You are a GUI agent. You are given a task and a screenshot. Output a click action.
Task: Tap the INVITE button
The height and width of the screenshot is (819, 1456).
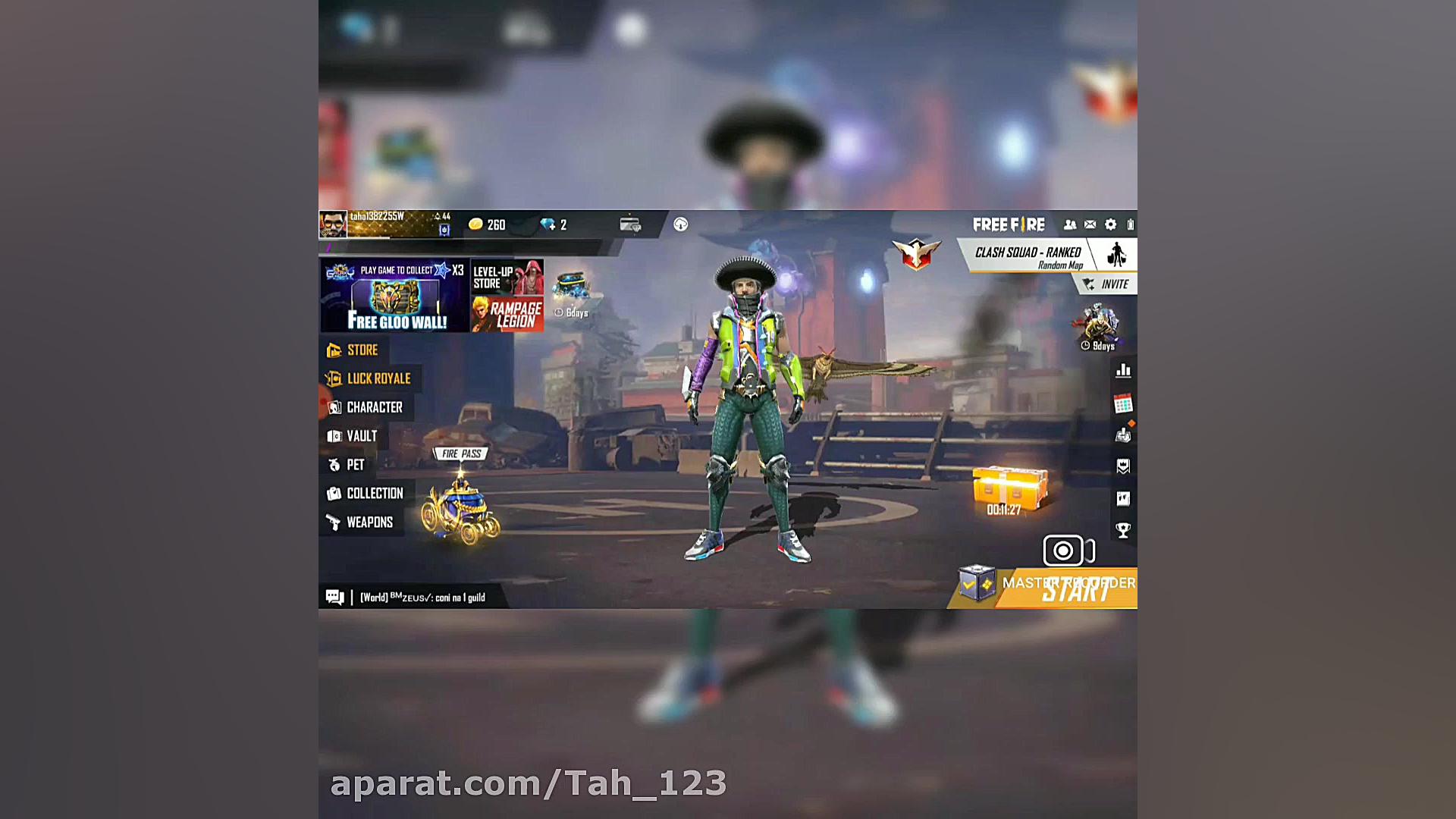pyautogui.click(x=1106, y=284)
